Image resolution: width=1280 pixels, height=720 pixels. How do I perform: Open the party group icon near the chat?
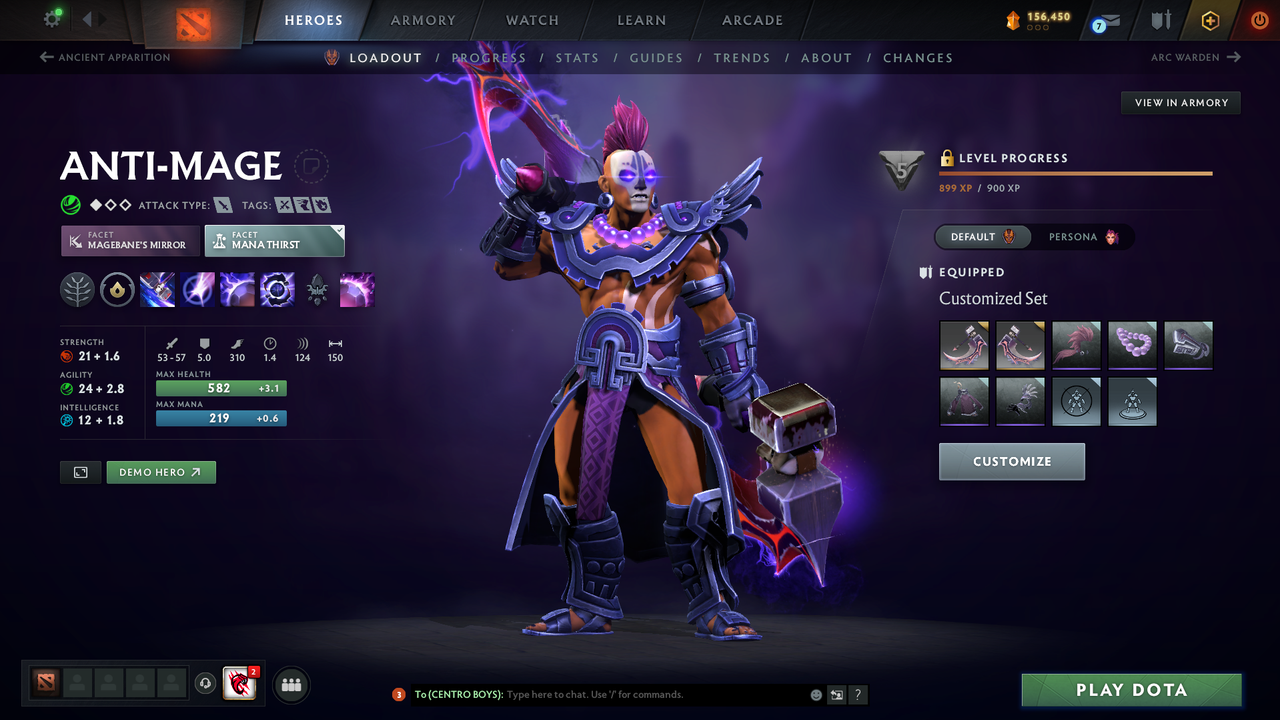(x=290, y=684)
